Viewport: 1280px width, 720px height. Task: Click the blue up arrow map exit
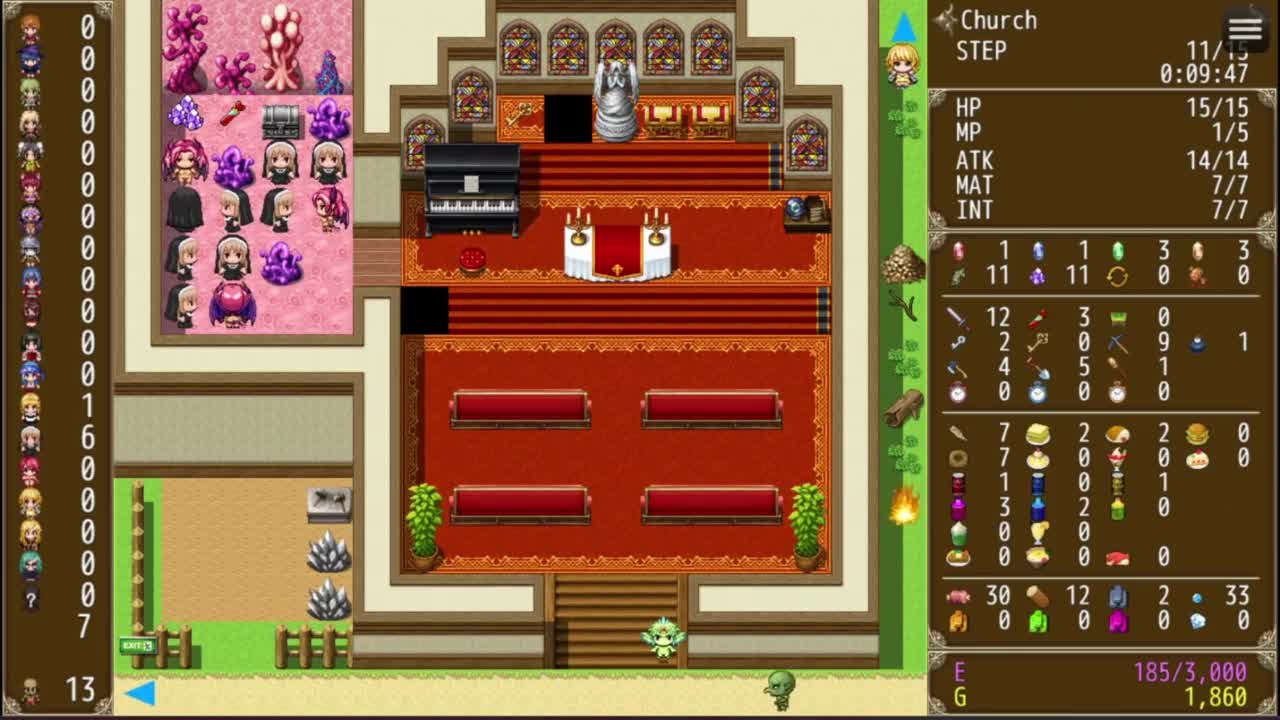[x=903, y=25]
